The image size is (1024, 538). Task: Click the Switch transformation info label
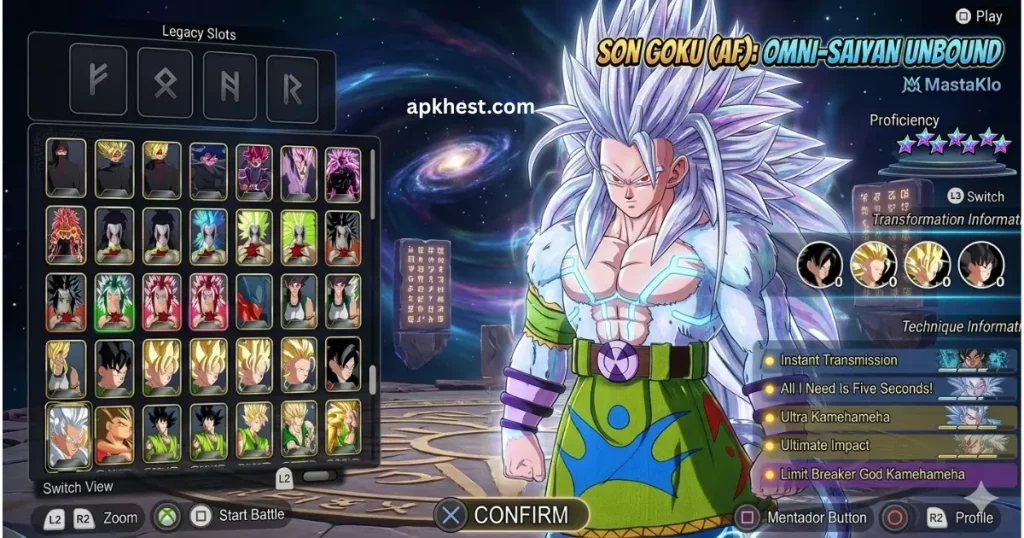pos(985,196)
